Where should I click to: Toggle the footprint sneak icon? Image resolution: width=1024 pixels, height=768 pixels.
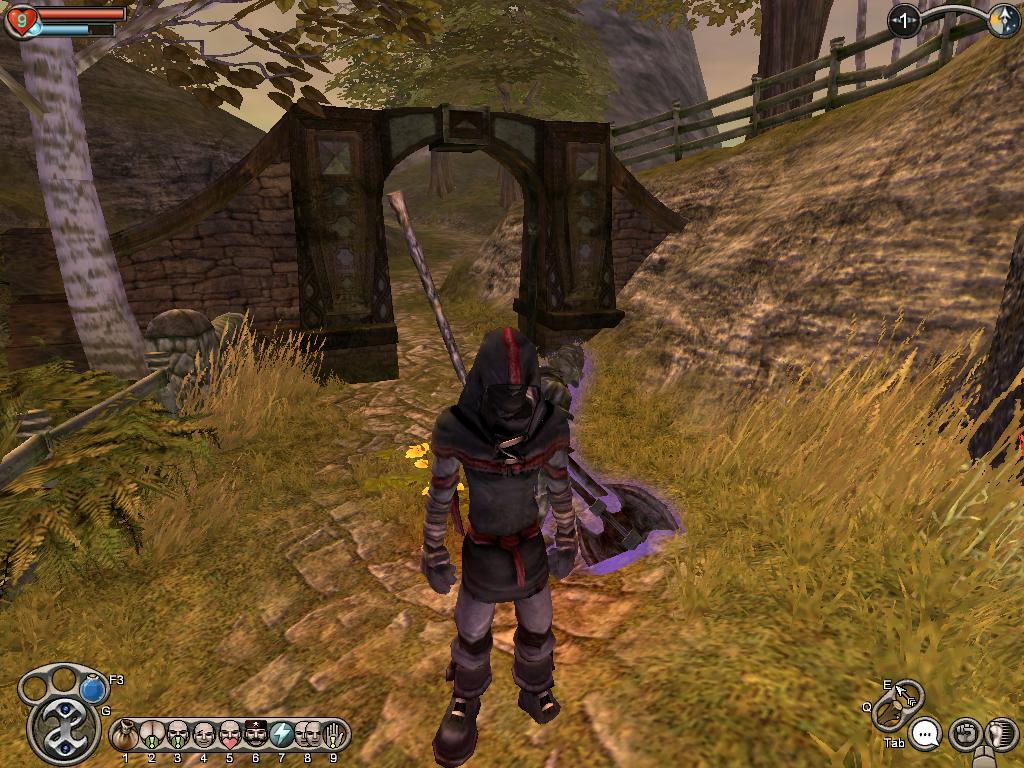[x=1000, y=735]
